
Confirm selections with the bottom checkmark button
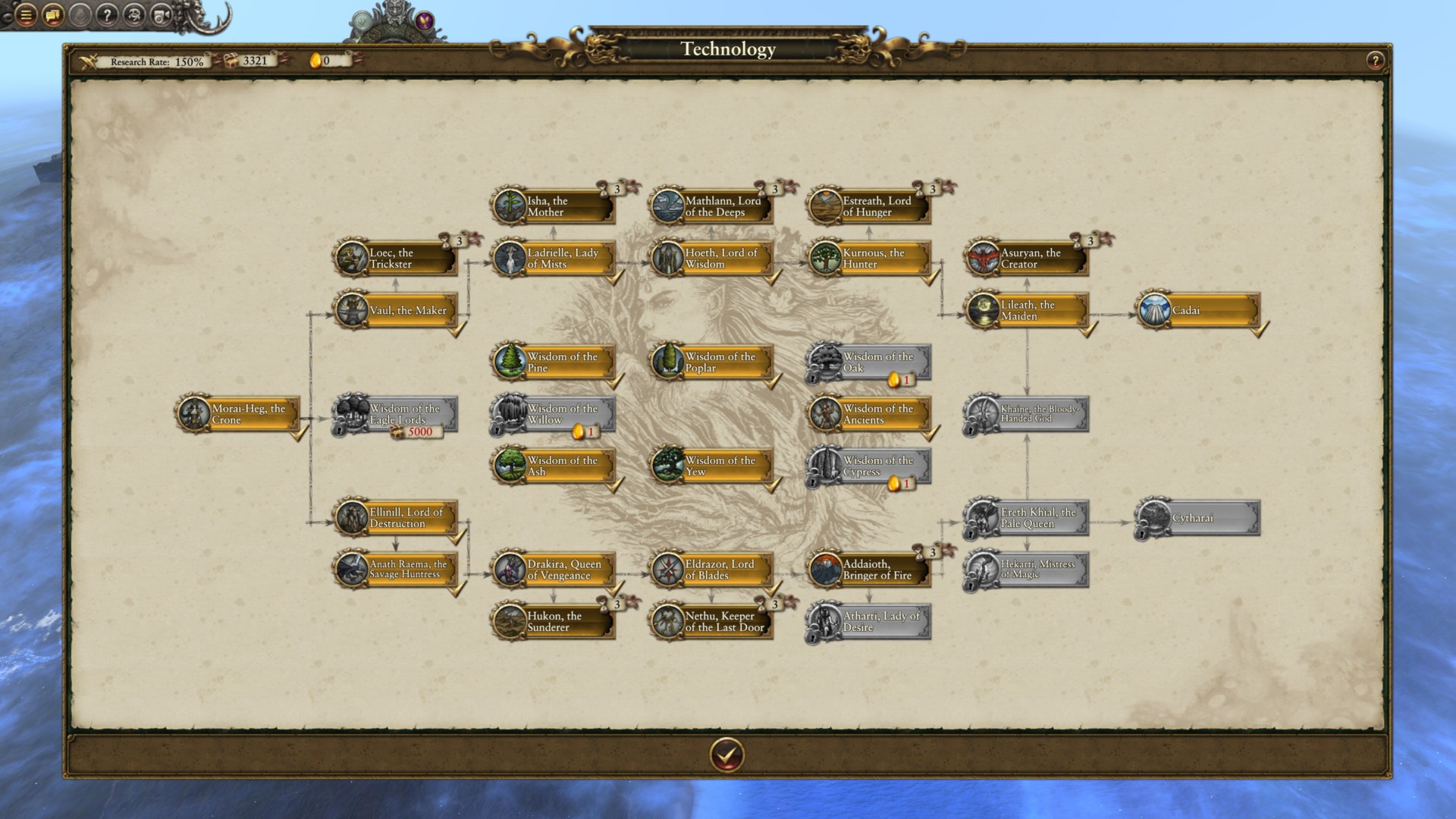click(x=727, y=756)
